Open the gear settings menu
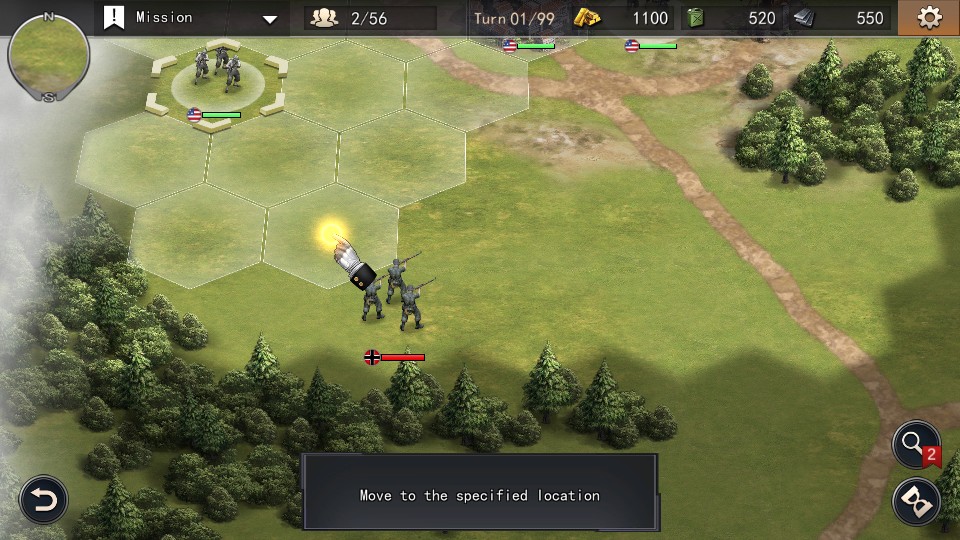Image resolution: width=960 pixels, height=540 pixels. coord(929,17)
